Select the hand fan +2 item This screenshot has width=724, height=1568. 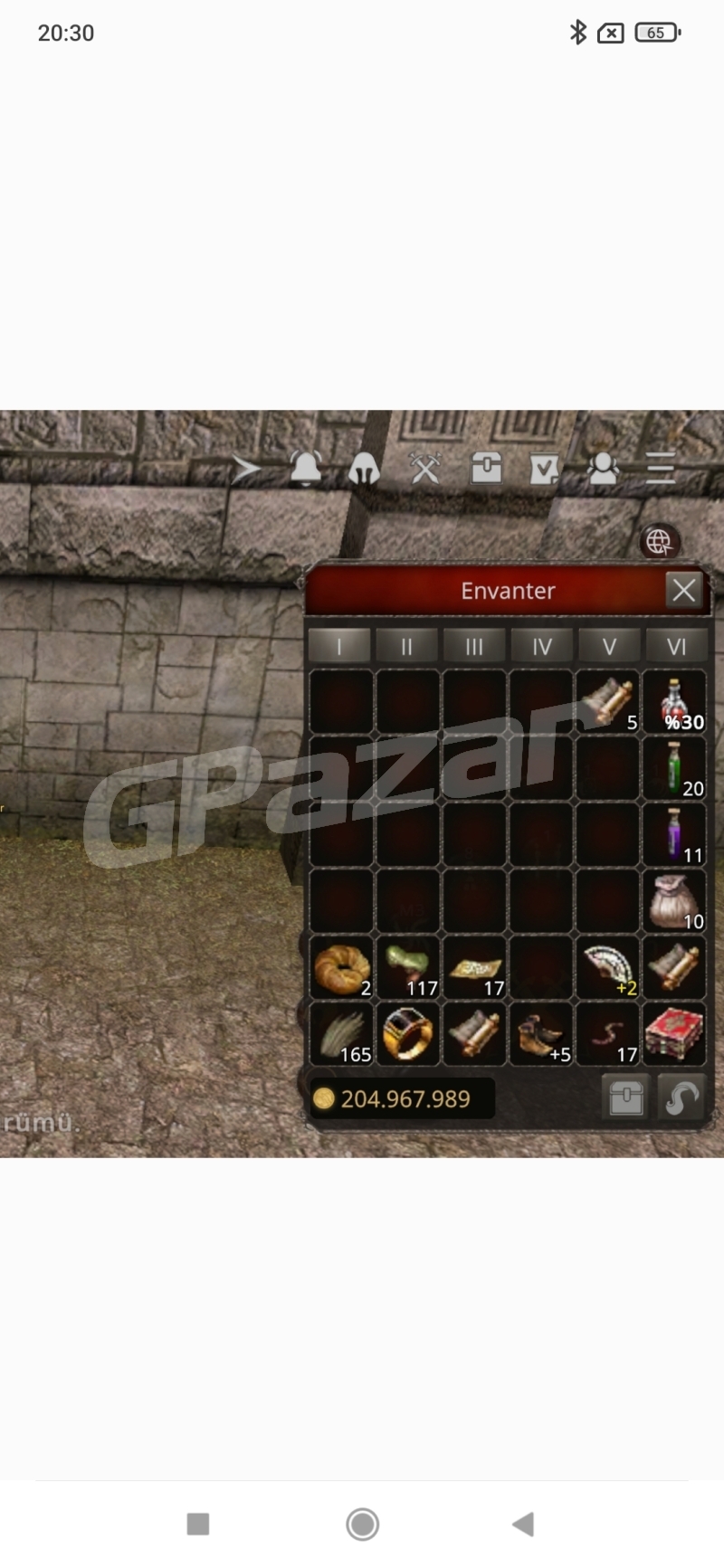point(608,968)
